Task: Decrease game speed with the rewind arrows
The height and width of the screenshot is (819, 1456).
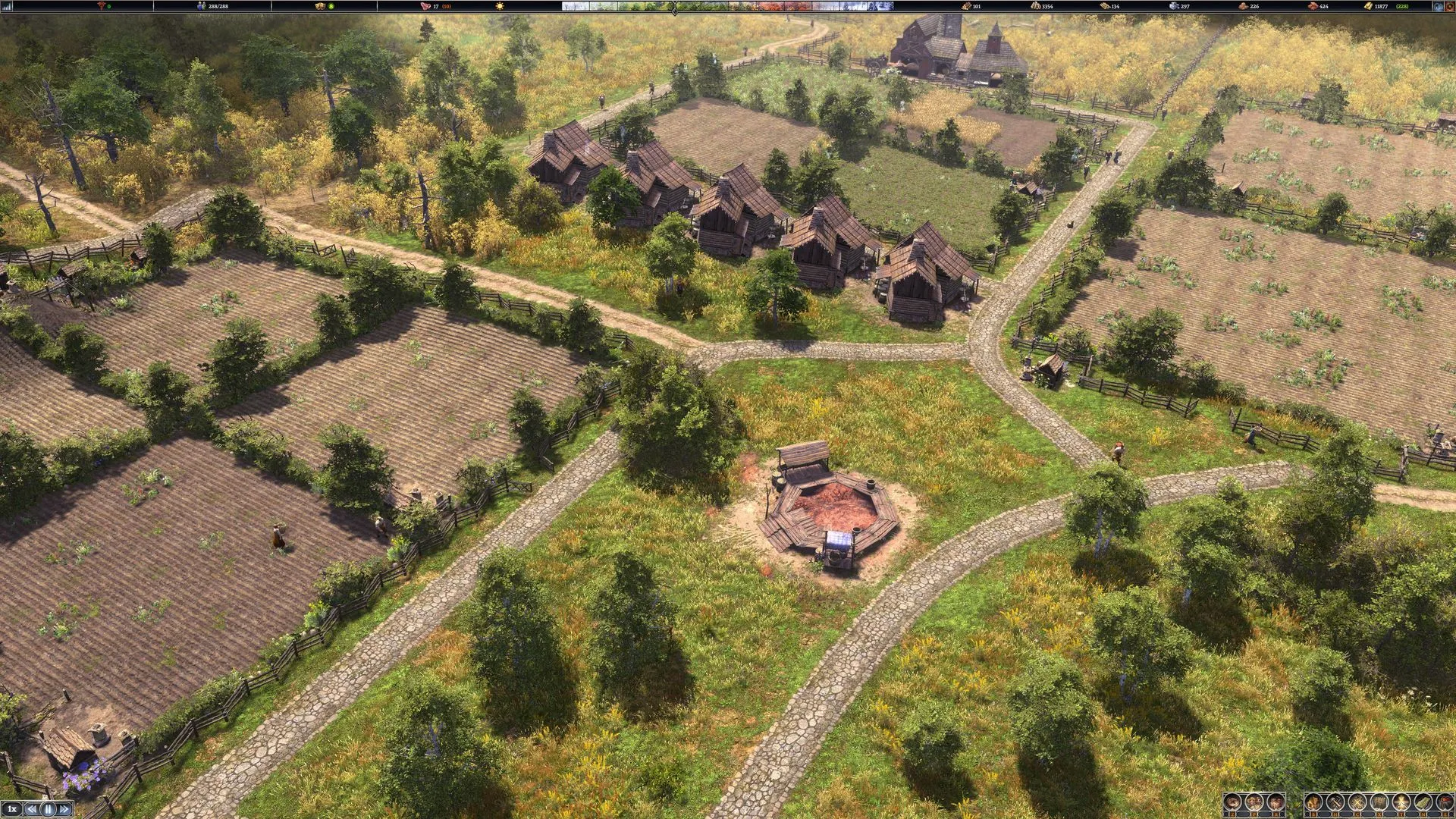Action: point(32,809)
